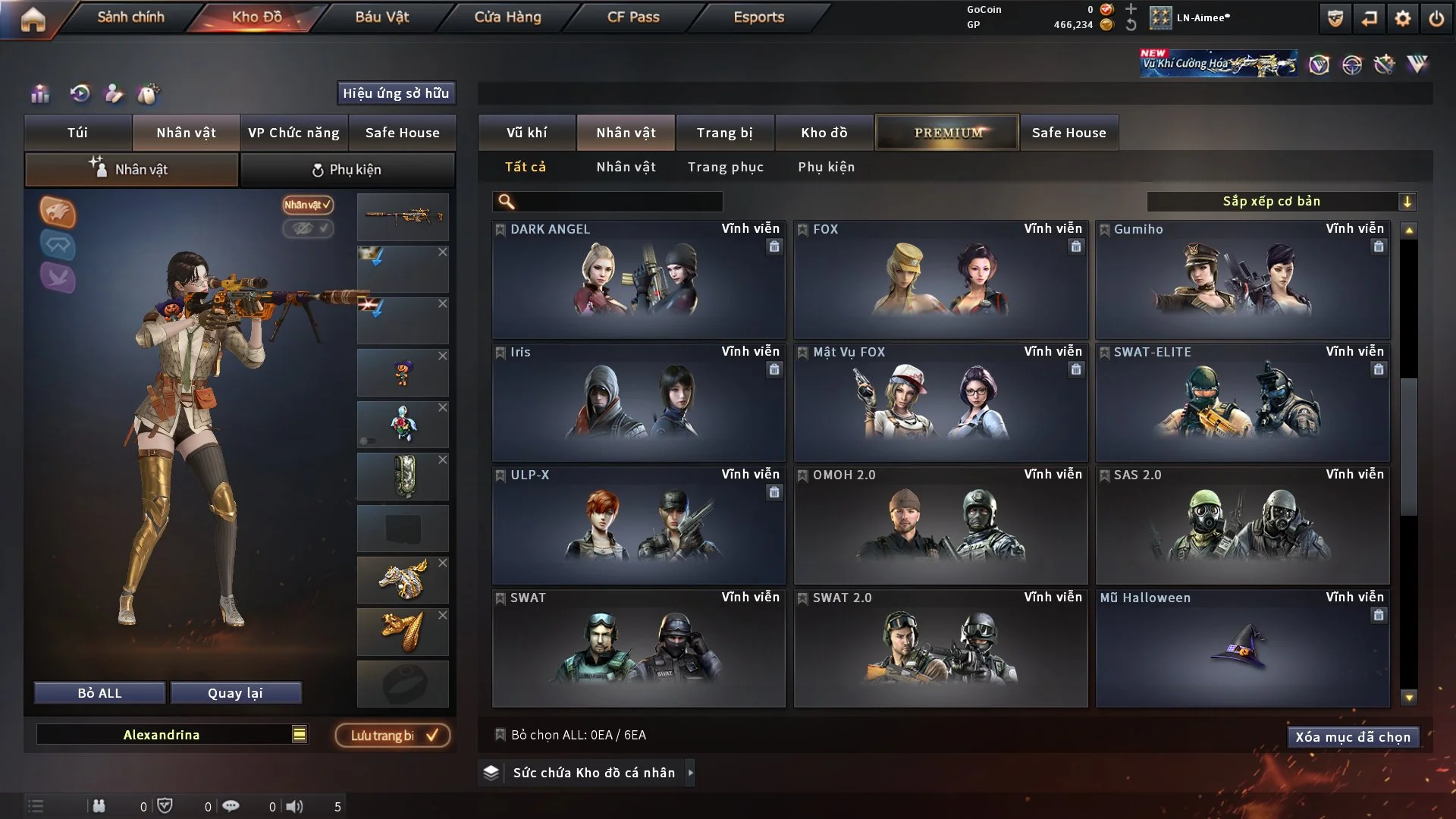
Task: Click the power exit icon
Action: pos(1436,18)
